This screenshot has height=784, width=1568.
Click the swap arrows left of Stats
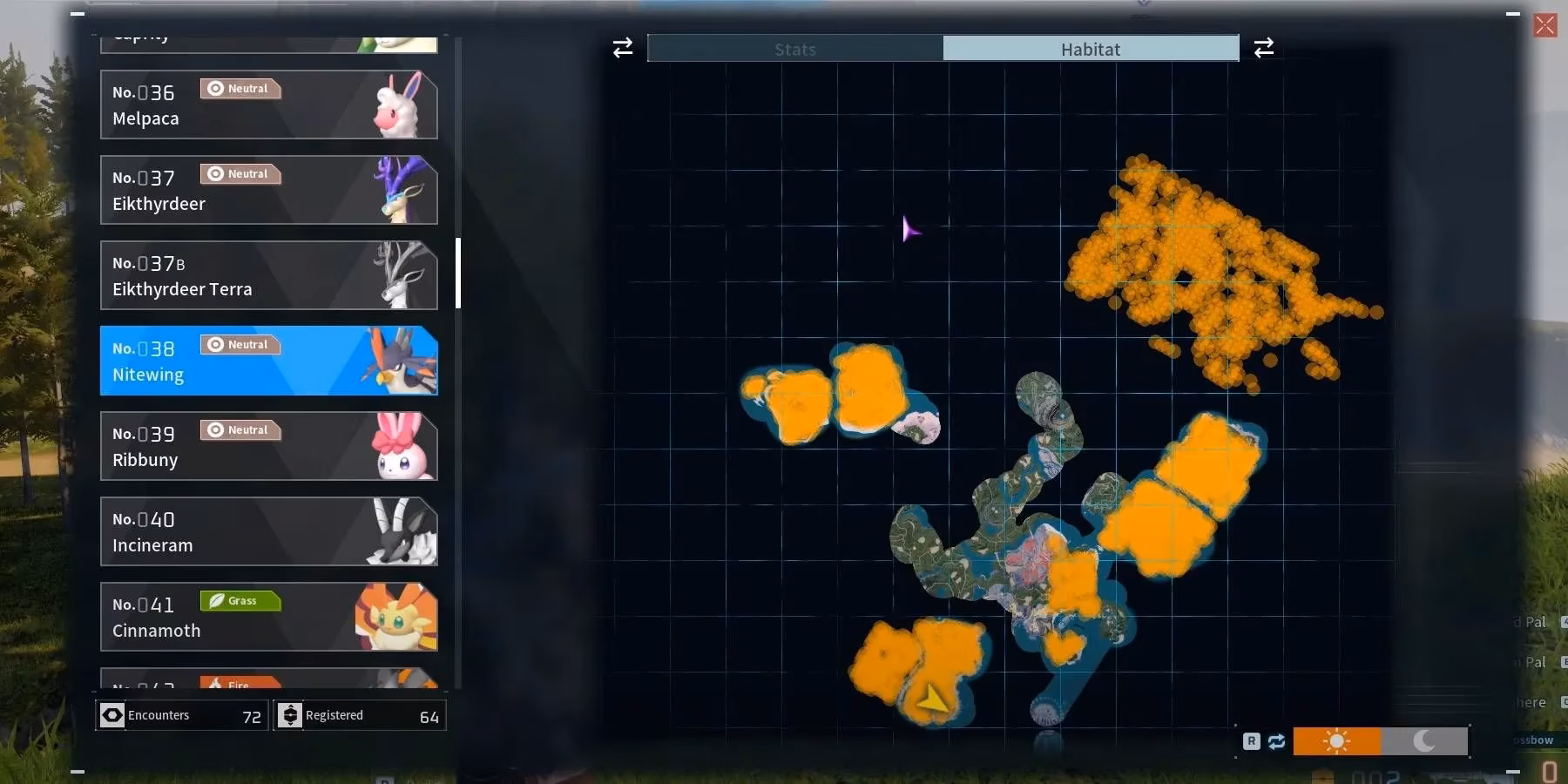pyautogui.click(x=621, y=48)
